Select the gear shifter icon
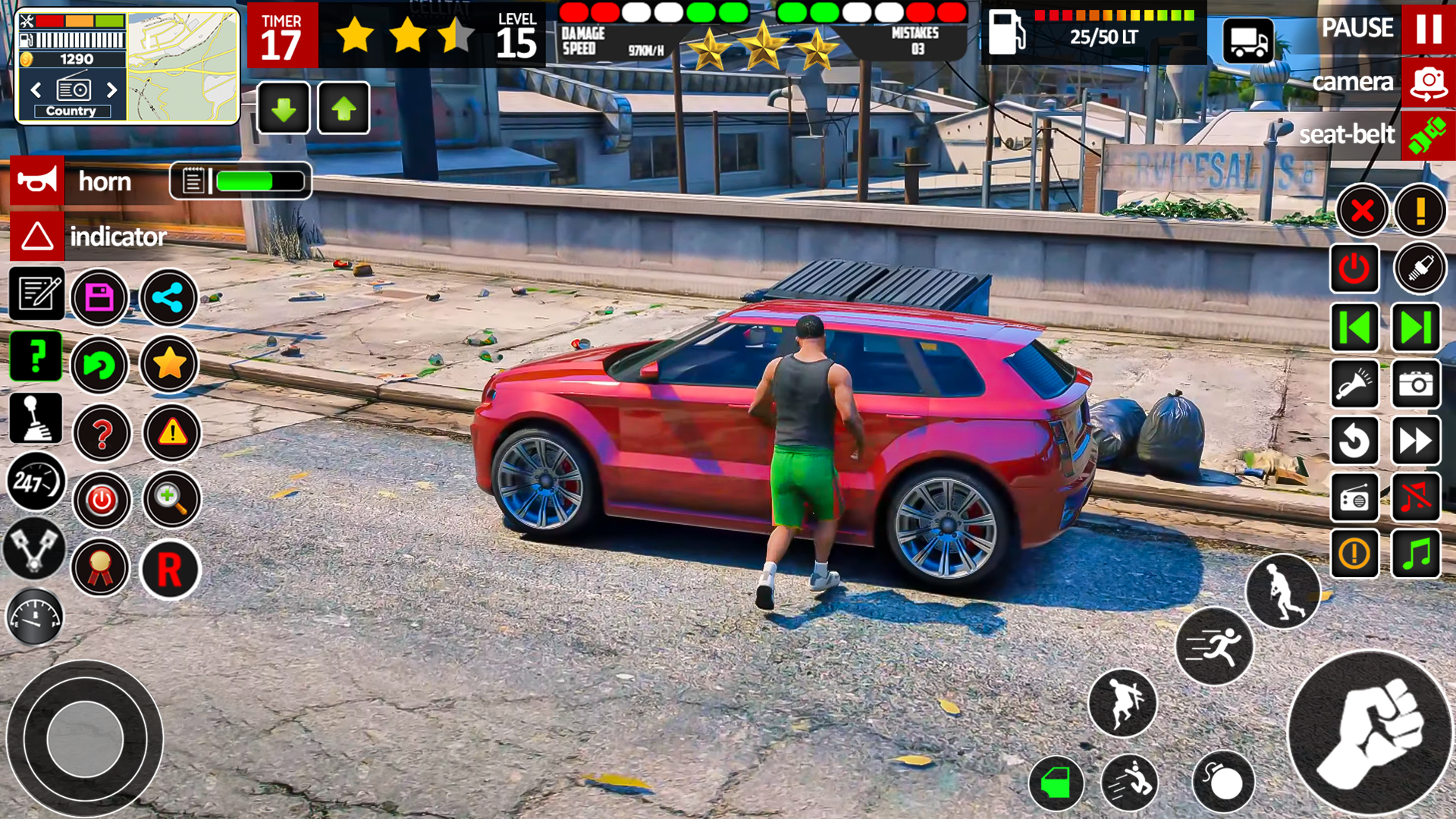The height and width of the screenshot is (819, 1456). (x=36, y=418)
